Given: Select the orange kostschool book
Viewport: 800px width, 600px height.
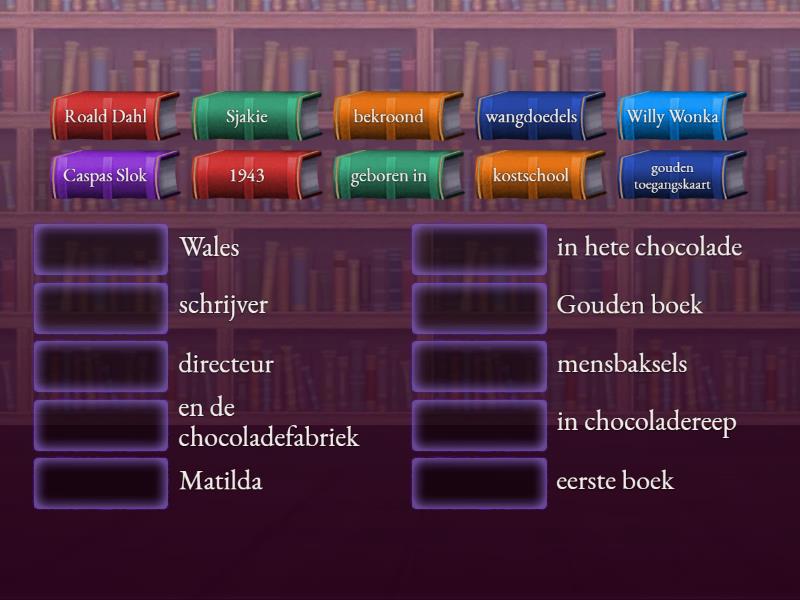Looking at the screenshot, I should (531, 175).
